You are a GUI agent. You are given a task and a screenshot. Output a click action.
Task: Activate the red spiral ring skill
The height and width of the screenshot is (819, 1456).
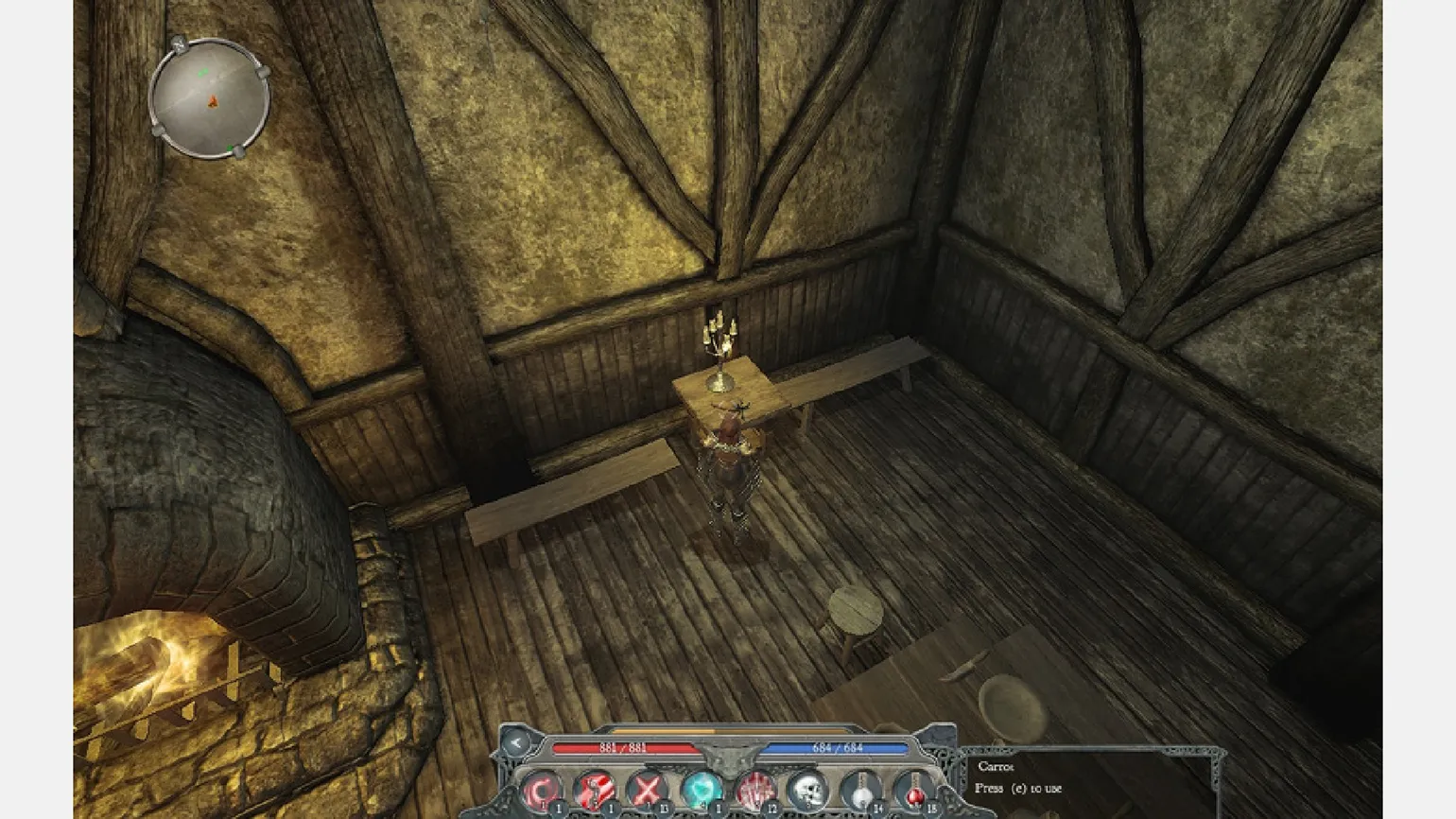click(541, 791)
